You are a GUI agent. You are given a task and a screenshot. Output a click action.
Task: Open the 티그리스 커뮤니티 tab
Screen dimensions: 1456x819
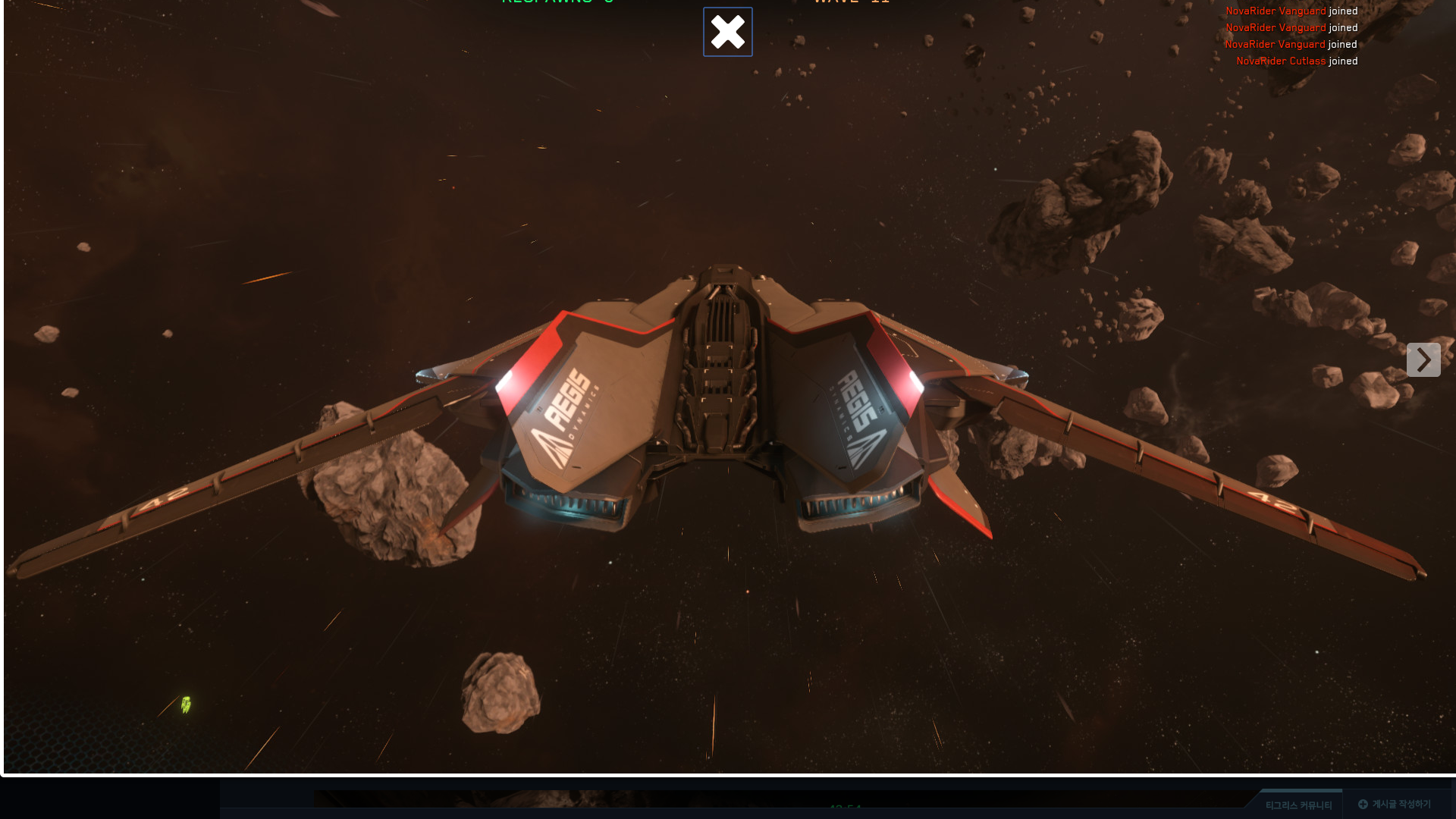(x=1298, y=805)
